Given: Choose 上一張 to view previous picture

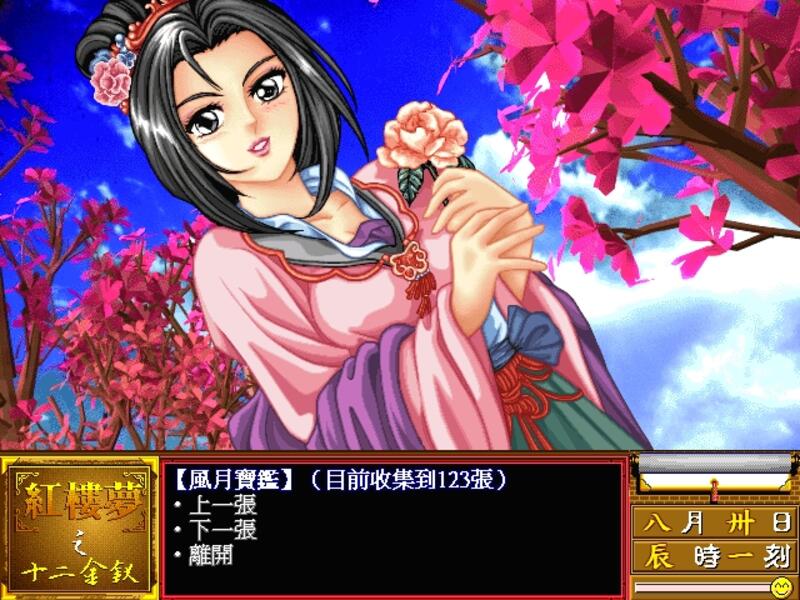Looking at the screenshot, I should pos(222,505).
